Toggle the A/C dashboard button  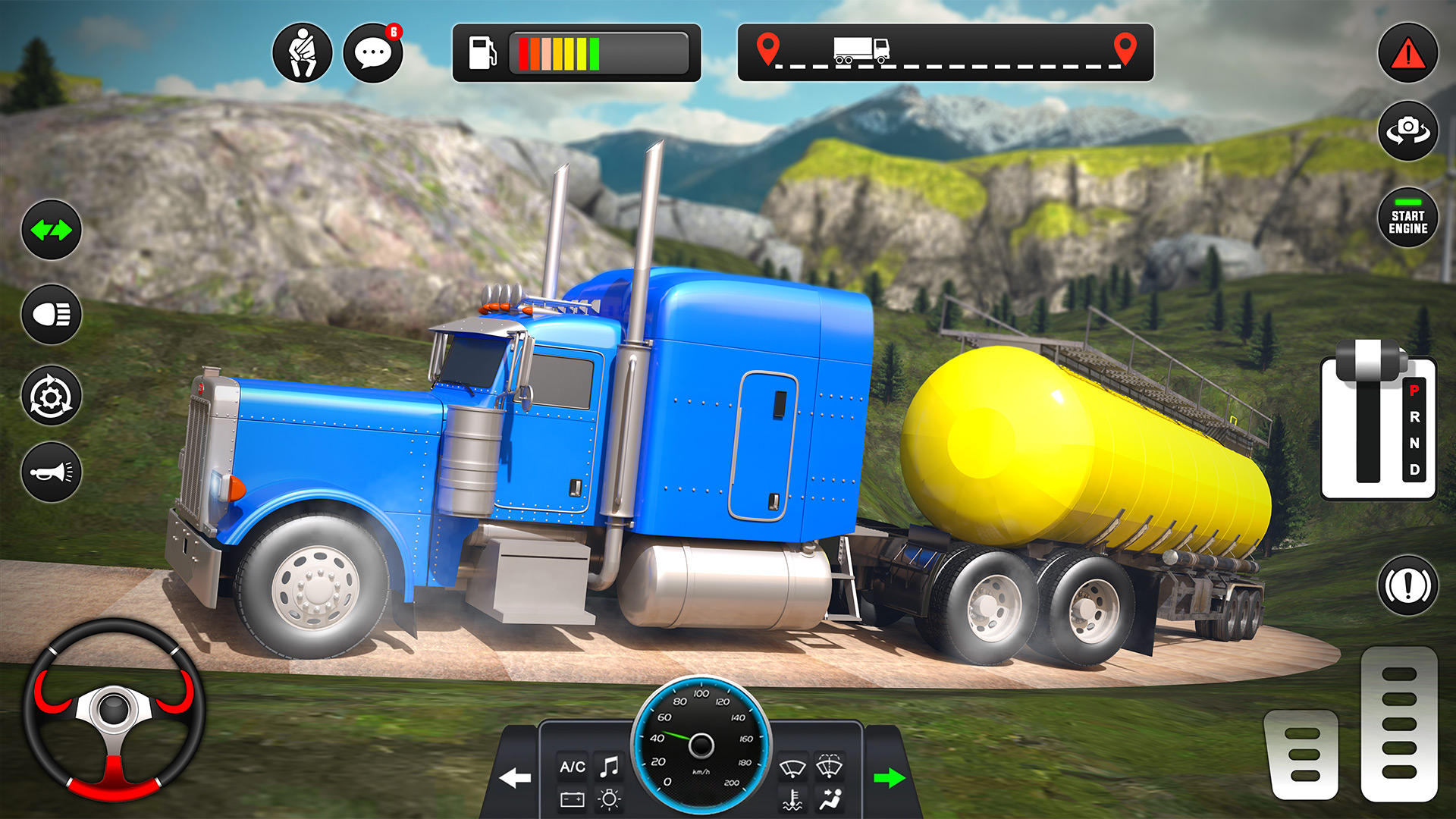click(x=573, y=767)
